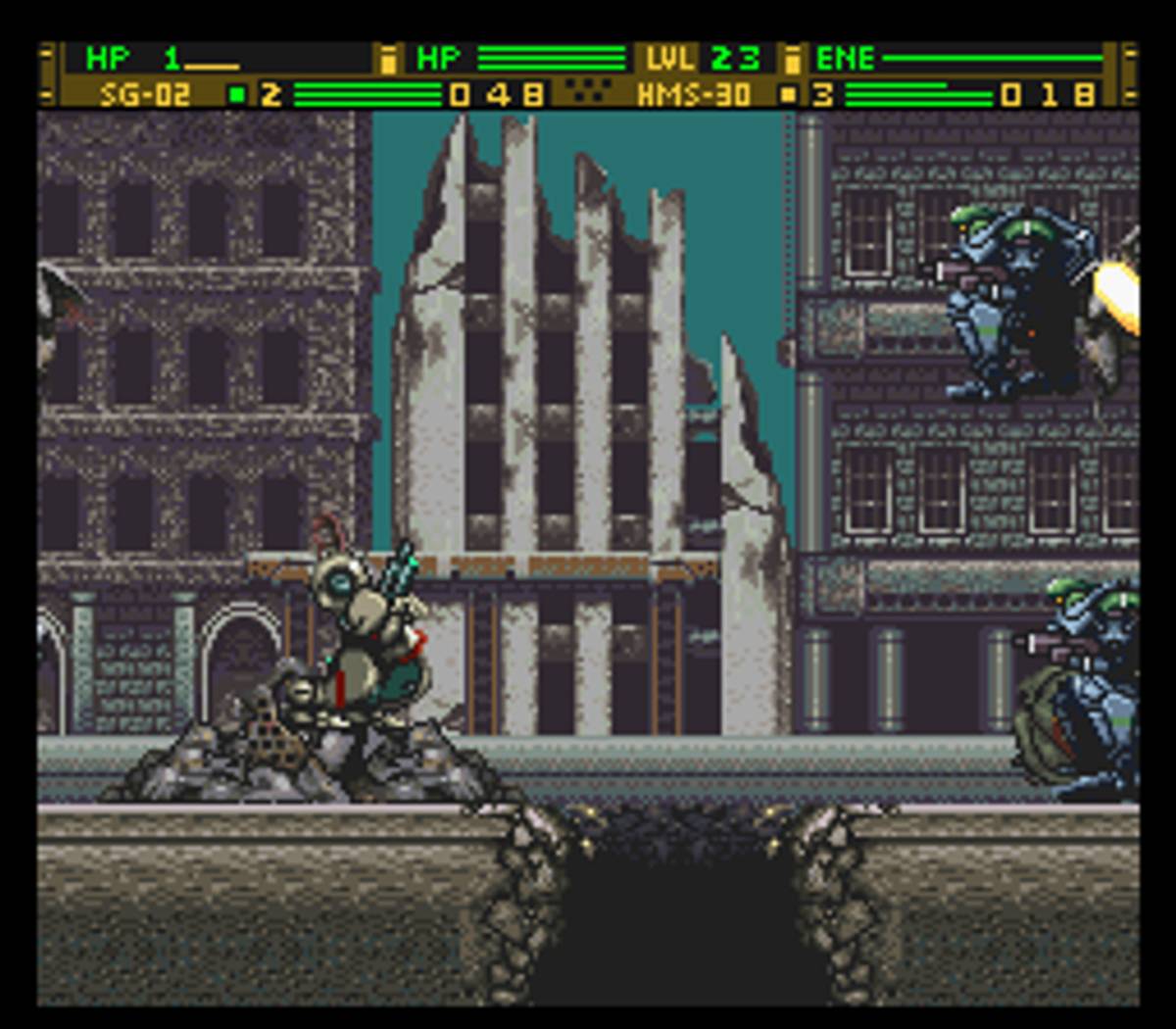Select the HMS-30 weapon slot

pyautogui.click(x=694, y=94)
